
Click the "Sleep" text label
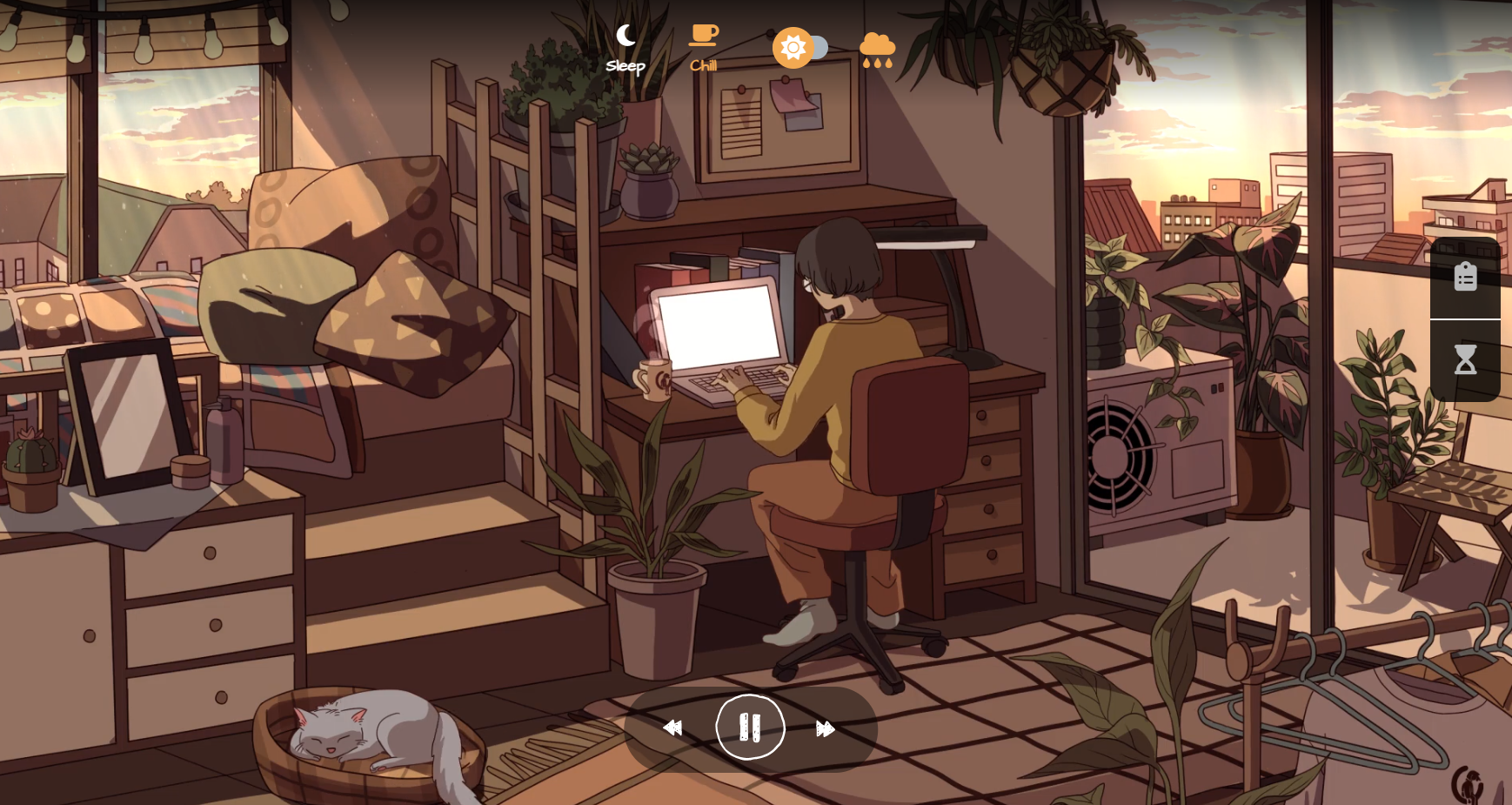click(x=625, y=65)
